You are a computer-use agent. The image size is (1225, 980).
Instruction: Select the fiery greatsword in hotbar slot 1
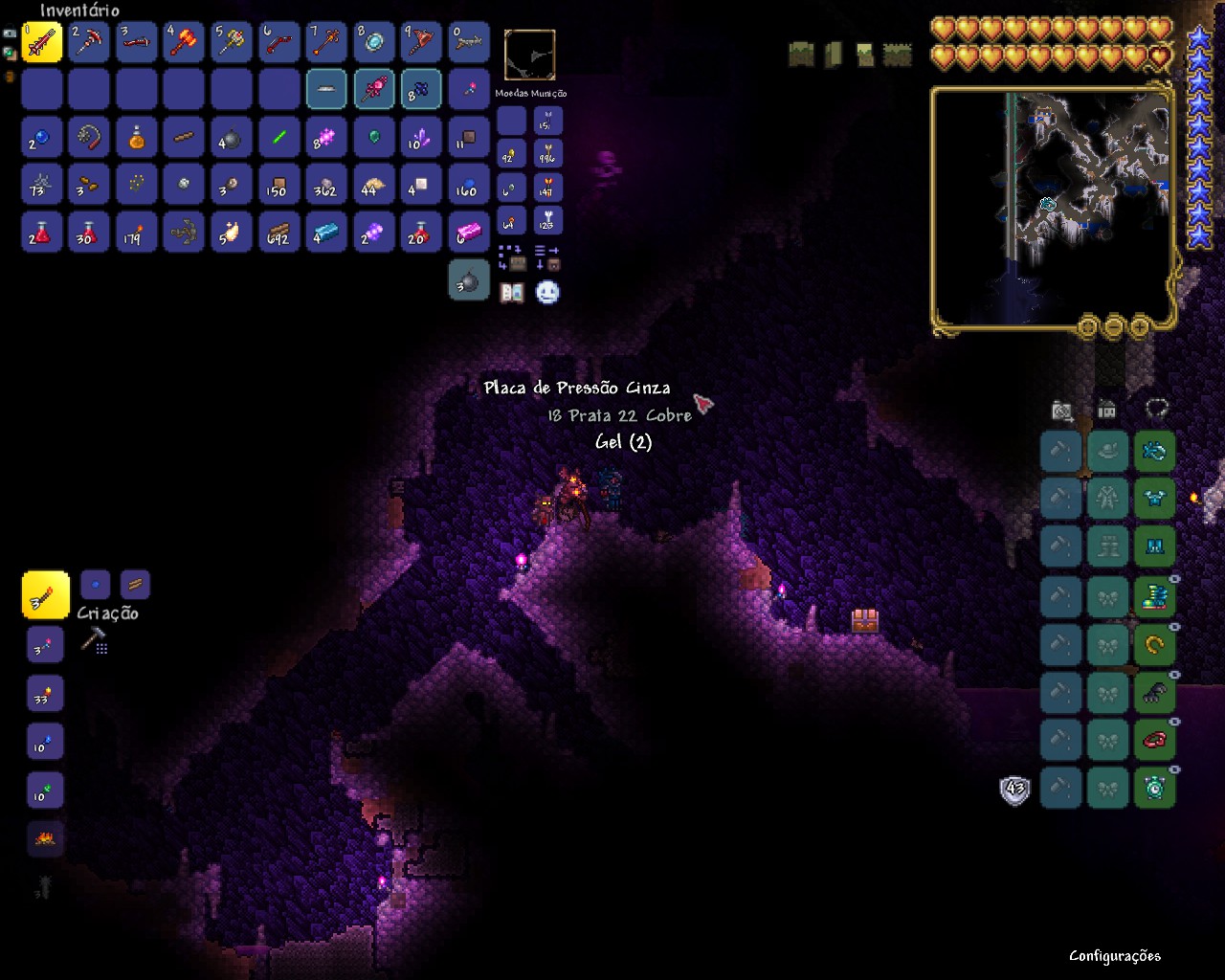41,41
